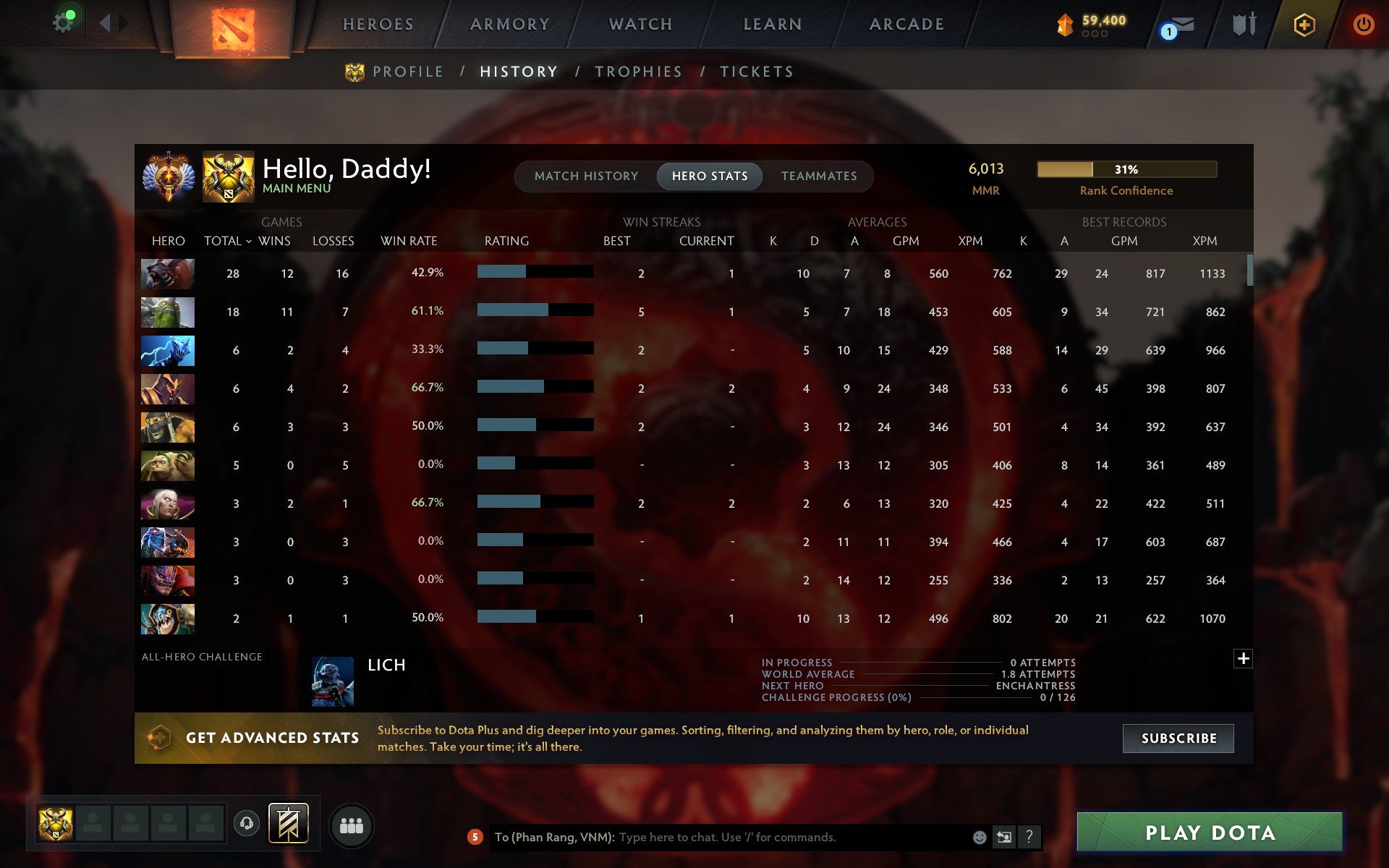This screenshot has height=868, width=1389.
Task: Open the emoticon picker in the chat bar
Action: coord(980,837)
